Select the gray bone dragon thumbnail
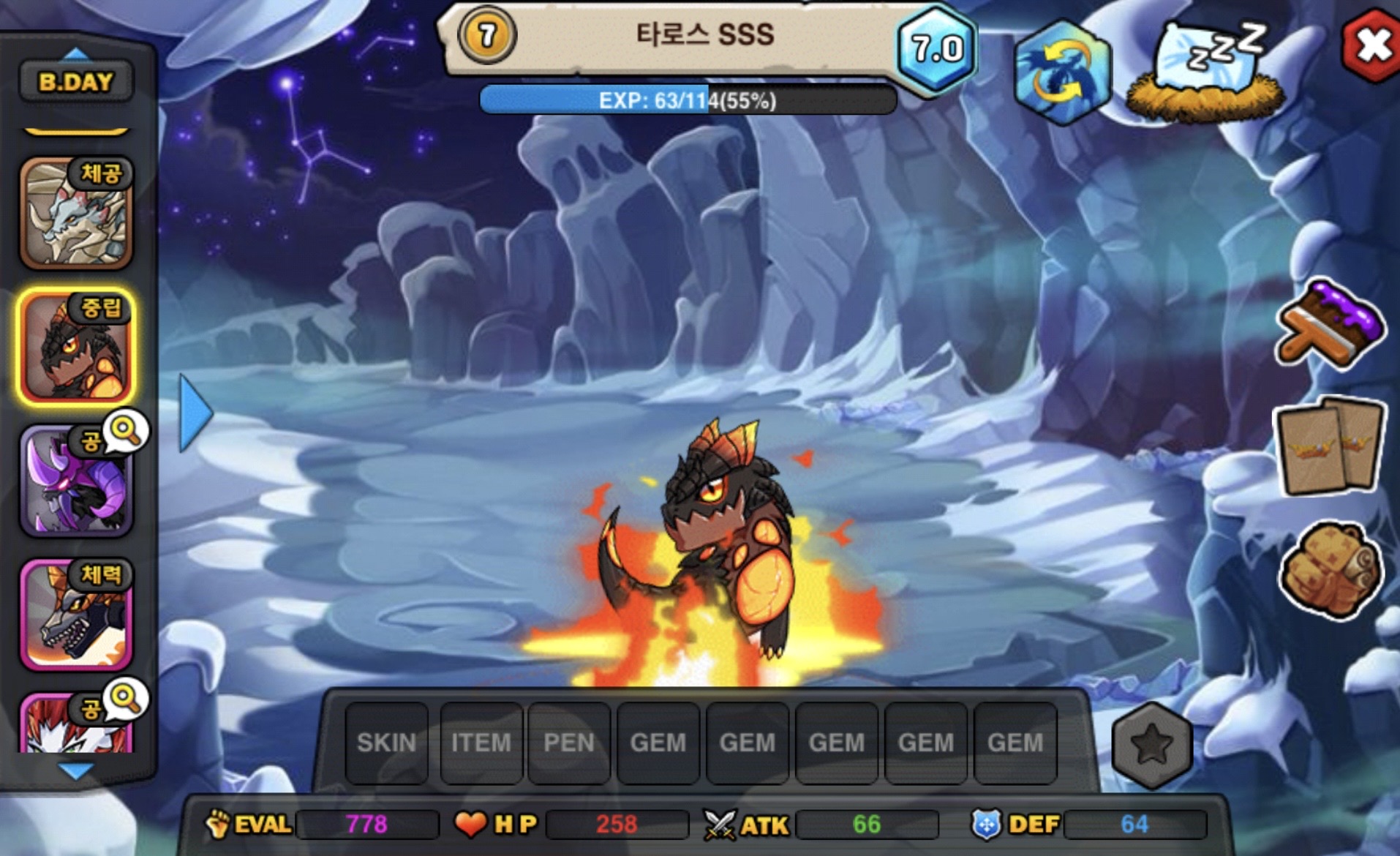 (x=76, y=214)
